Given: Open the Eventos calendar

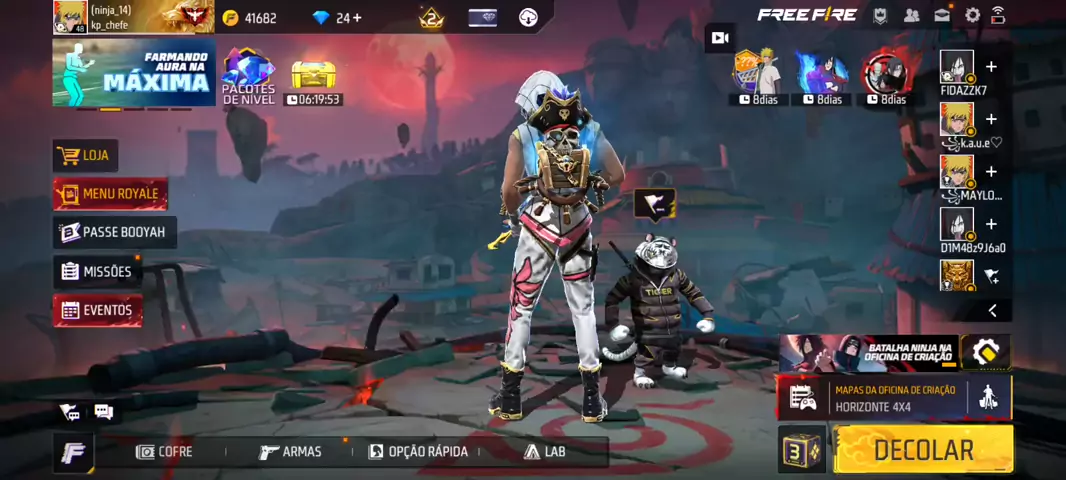Looking at the screenshot, I should (x=97, y=310).
